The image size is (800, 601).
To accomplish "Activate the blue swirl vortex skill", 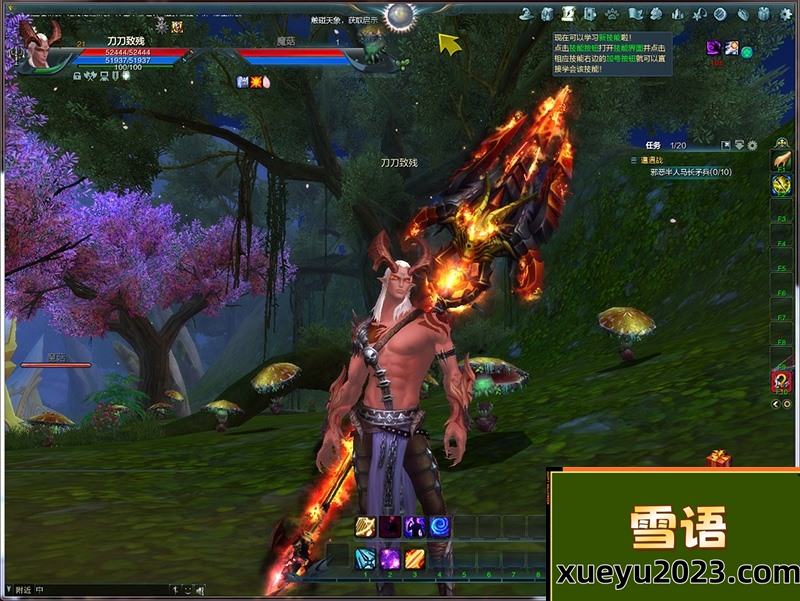I will (x=440, y=527).
